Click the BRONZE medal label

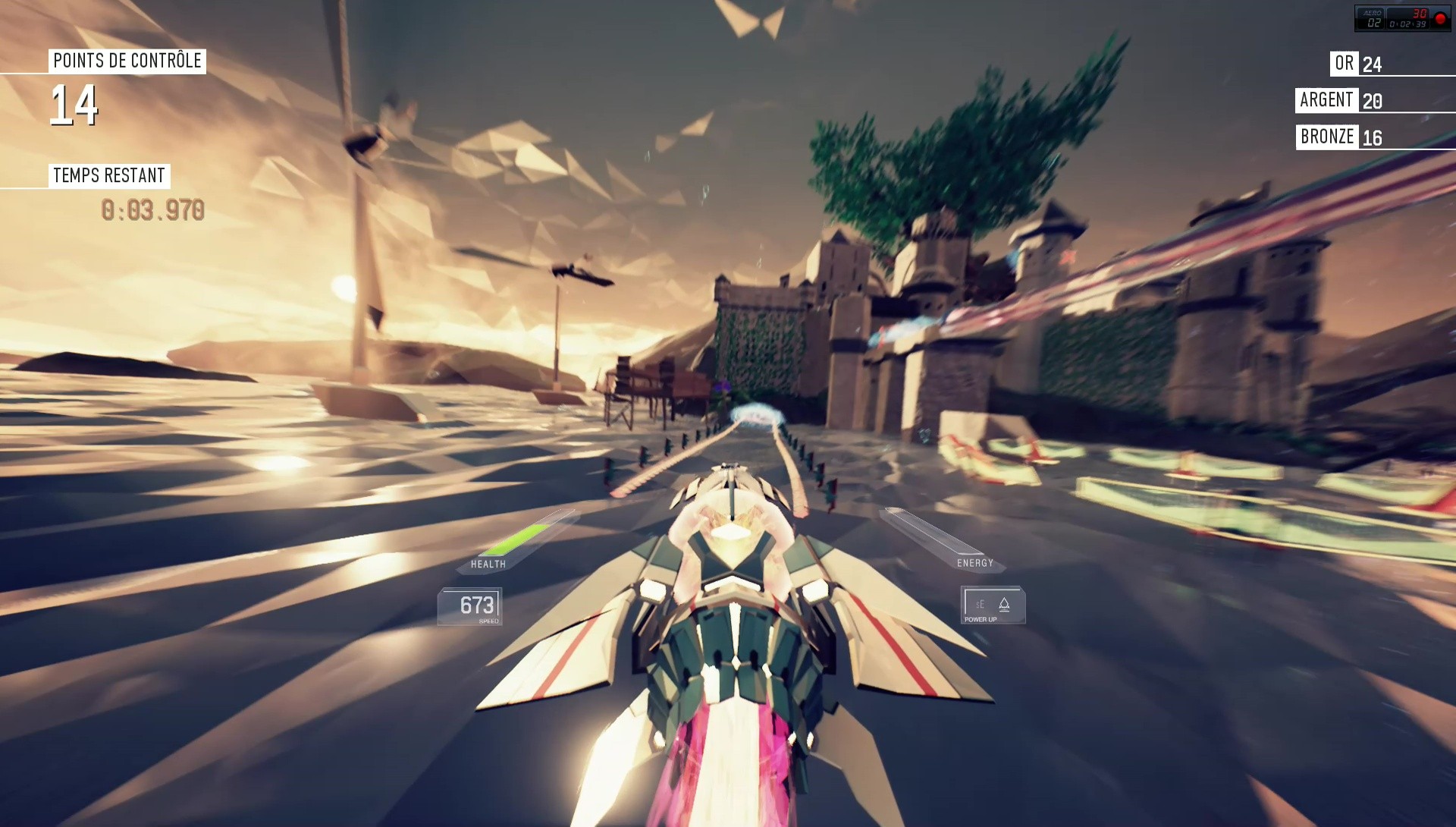[1328, 137]
